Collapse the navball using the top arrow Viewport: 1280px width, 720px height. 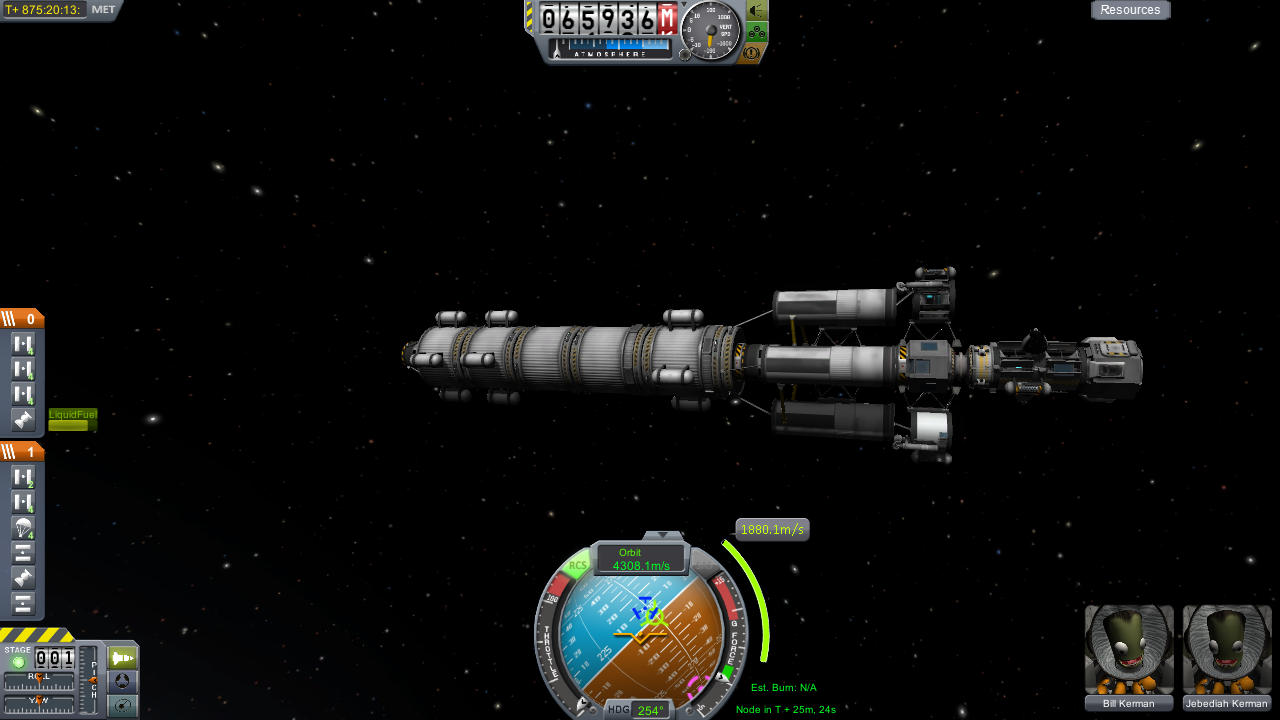(661, 536)
